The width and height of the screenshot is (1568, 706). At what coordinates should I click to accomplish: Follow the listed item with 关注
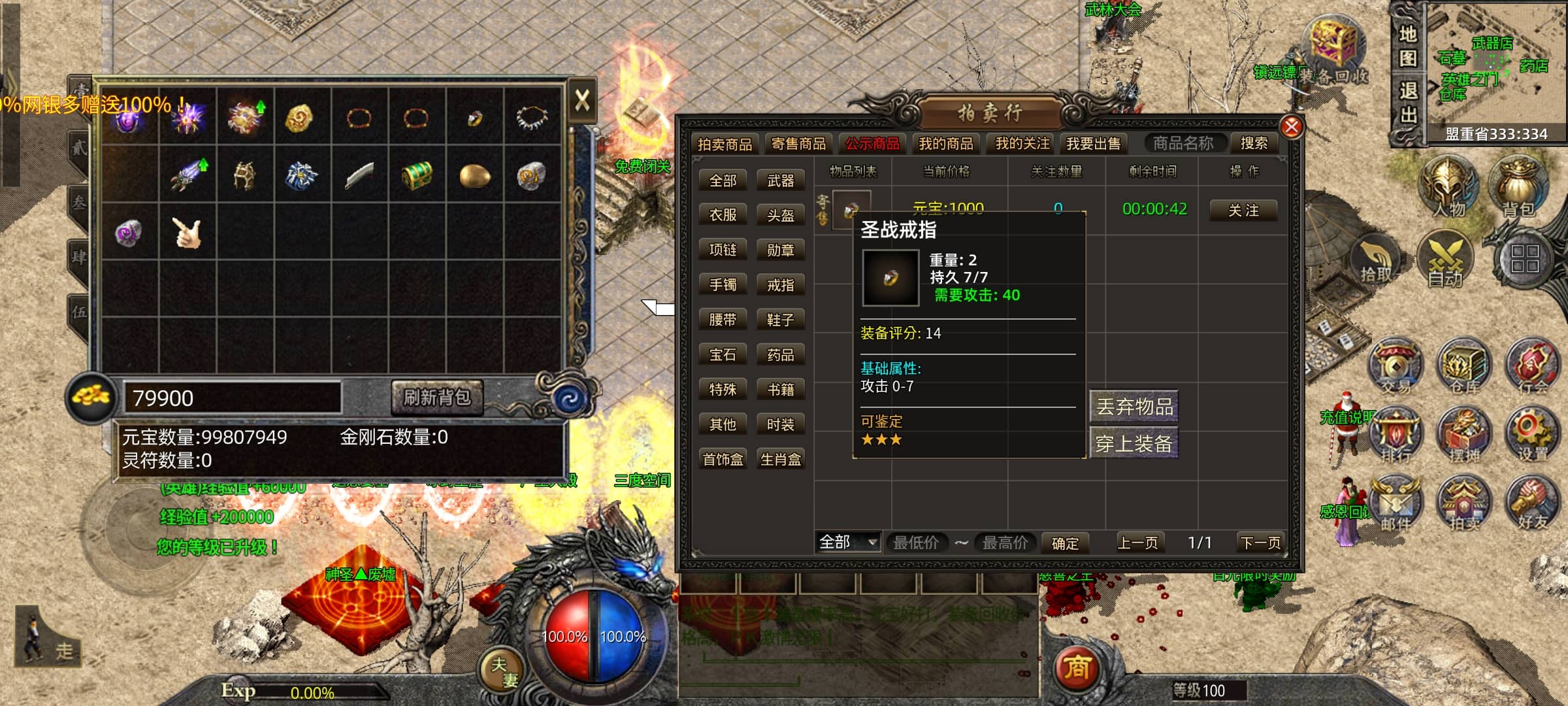pyautogui.click(x=1243, y=210)
